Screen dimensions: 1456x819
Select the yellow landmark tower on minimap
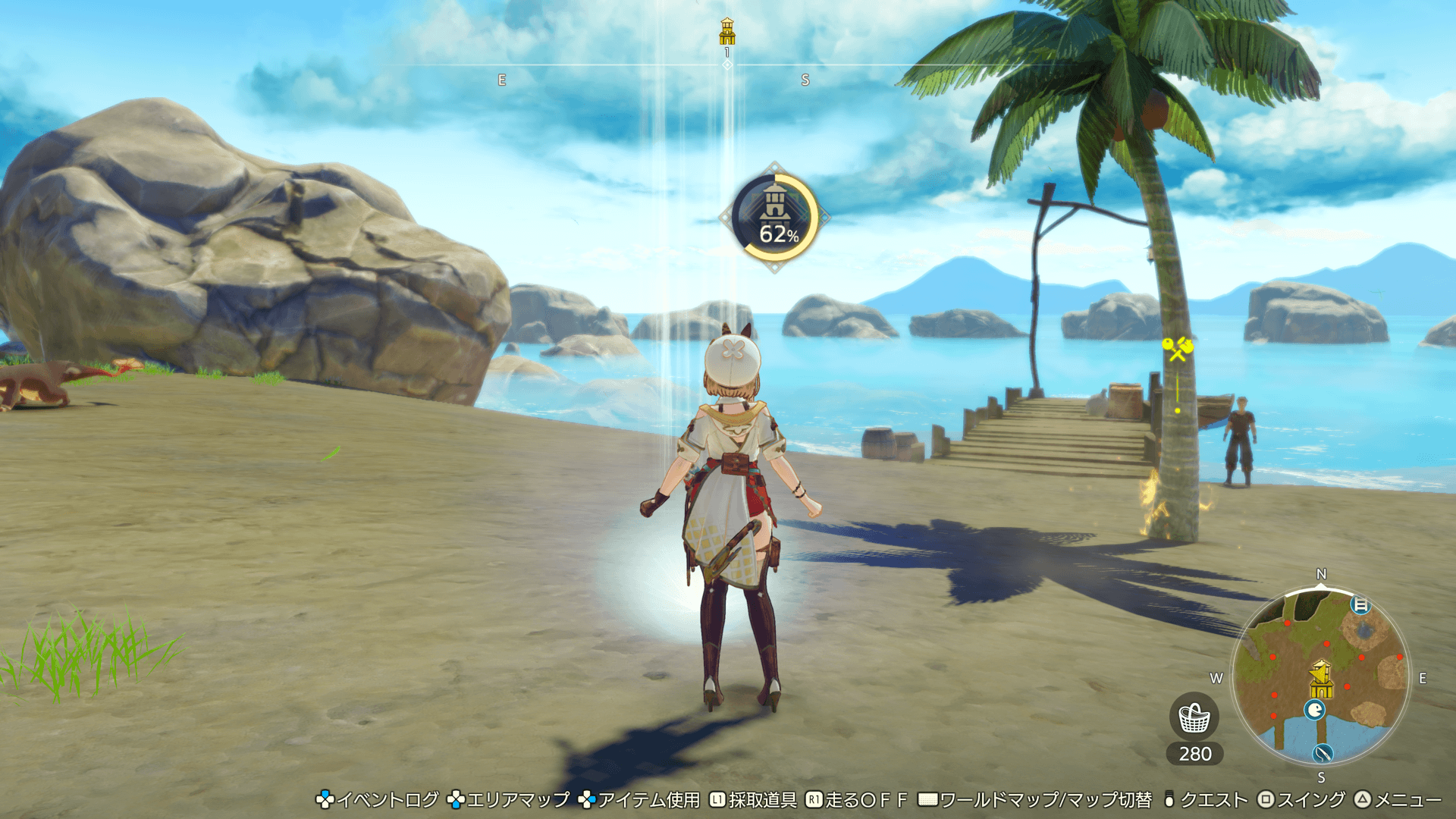point(1320,679)
